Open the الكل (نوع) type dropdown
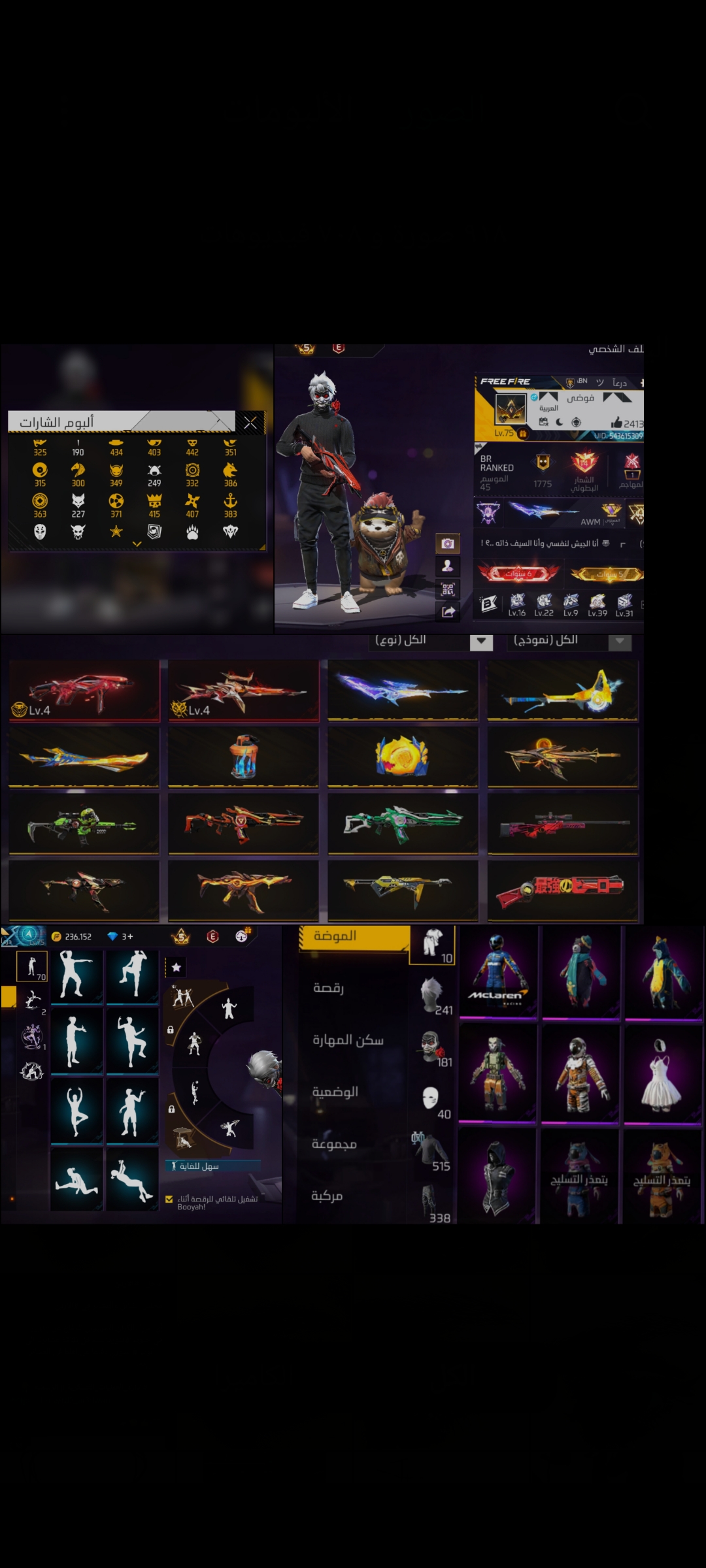The width and height of the screenshot is (706, 1568). (x=481, y=642)
